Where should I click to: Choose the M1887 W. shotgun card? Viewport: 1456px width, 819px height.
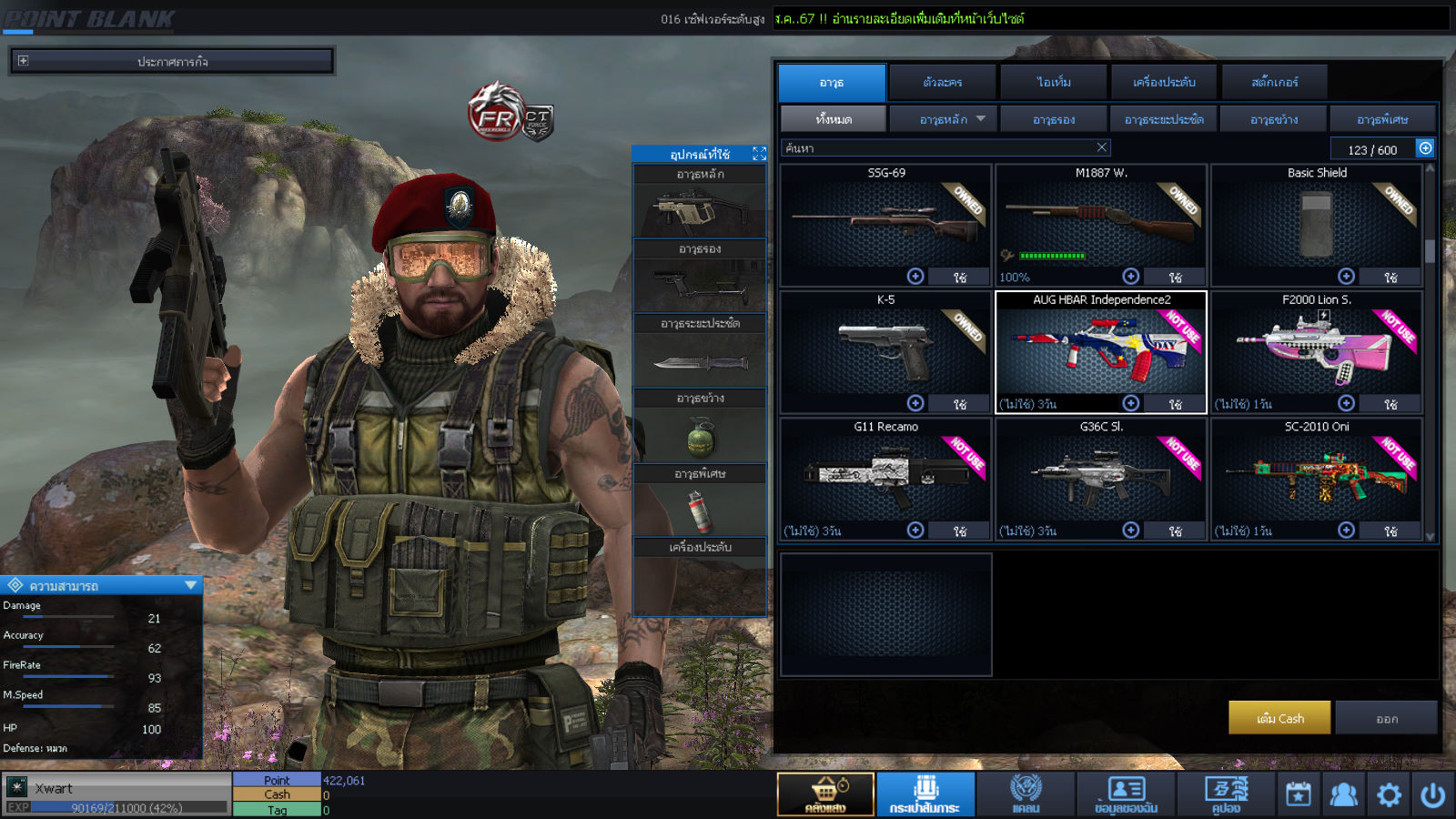(1100, 223)
